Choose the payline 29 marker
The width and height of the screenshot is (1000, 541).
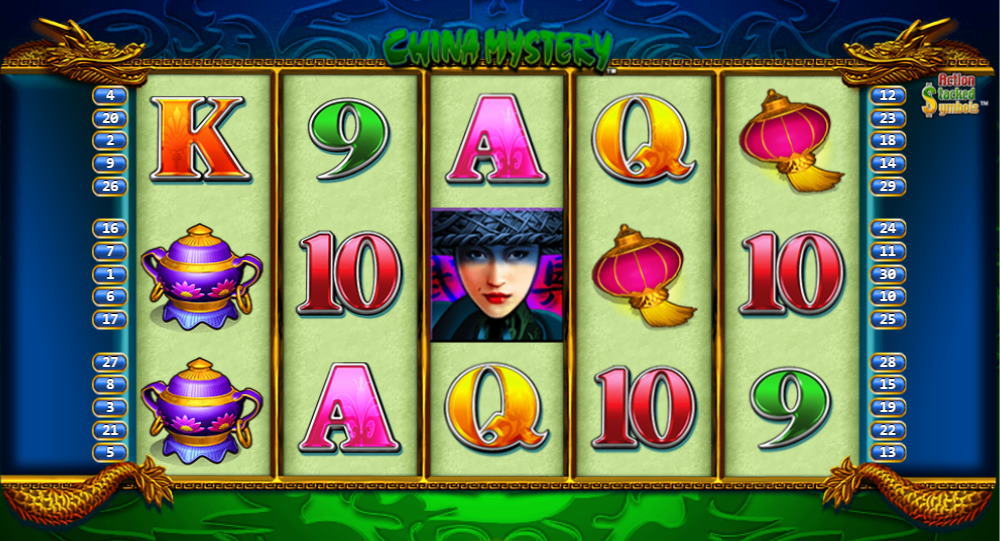[x=887, y=186]
